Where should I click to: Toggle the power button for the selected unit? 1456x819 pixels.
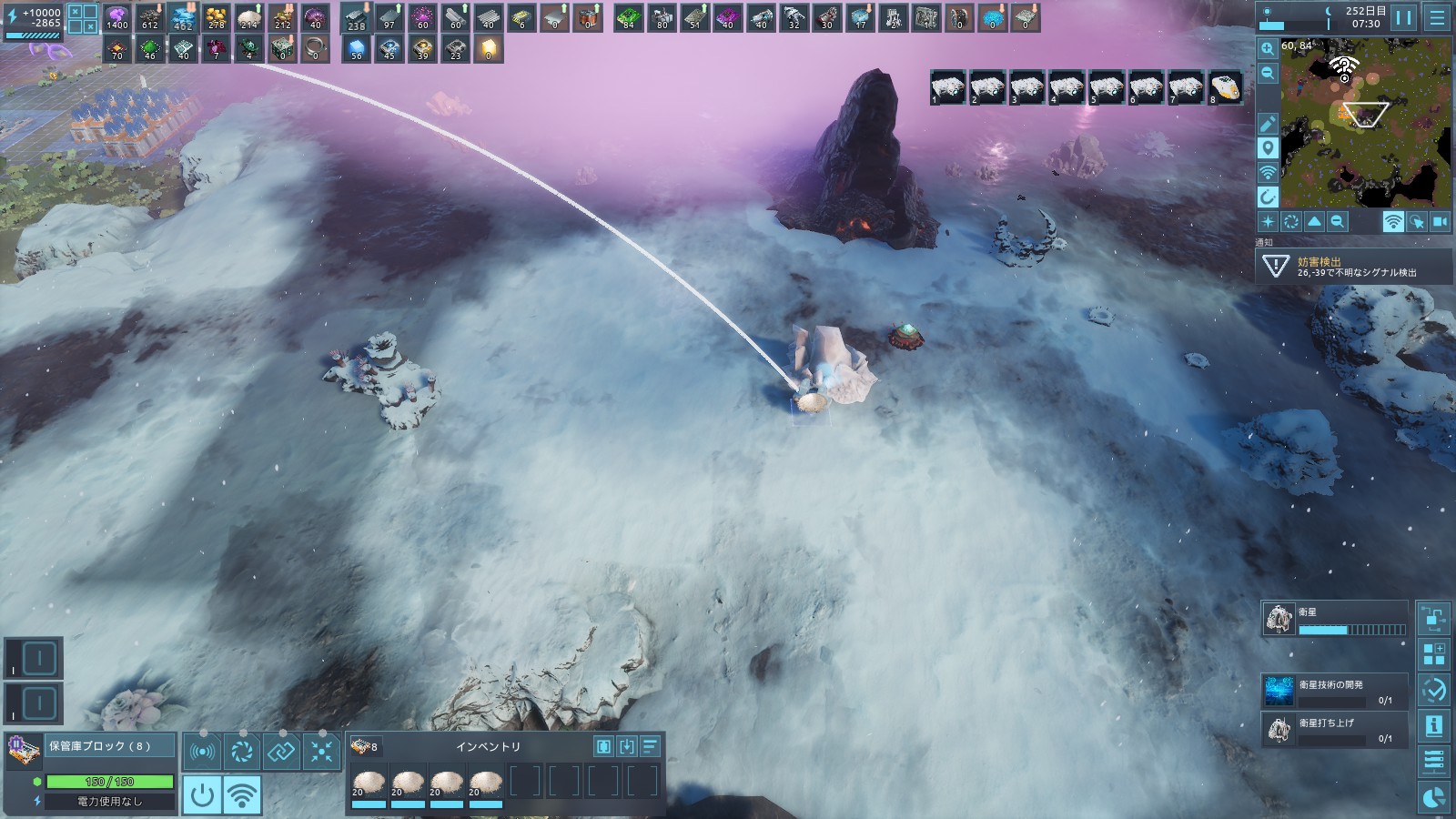[202, 795]
